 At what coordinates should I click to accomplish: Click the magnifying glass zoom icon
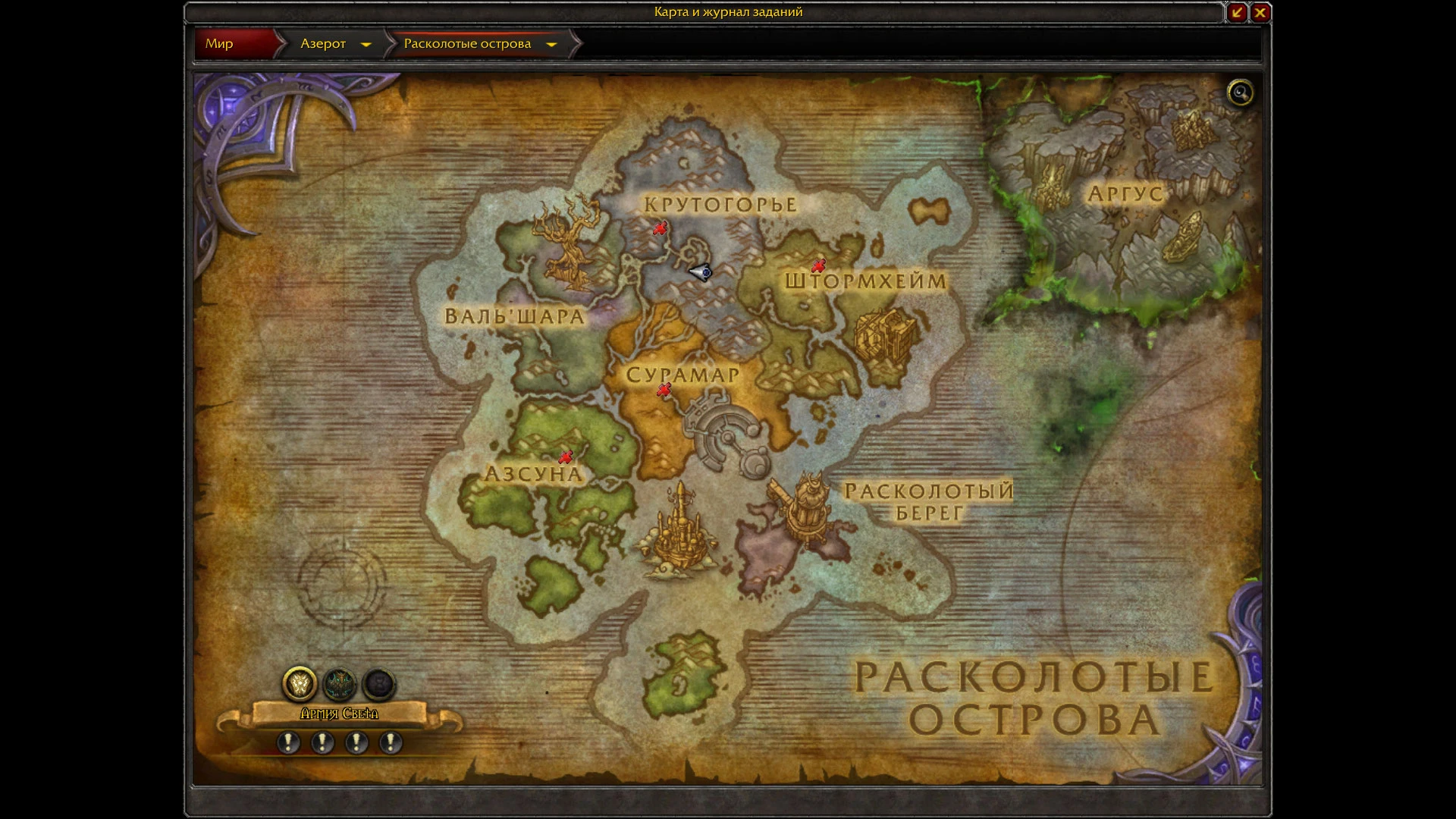coord(1241,93)
